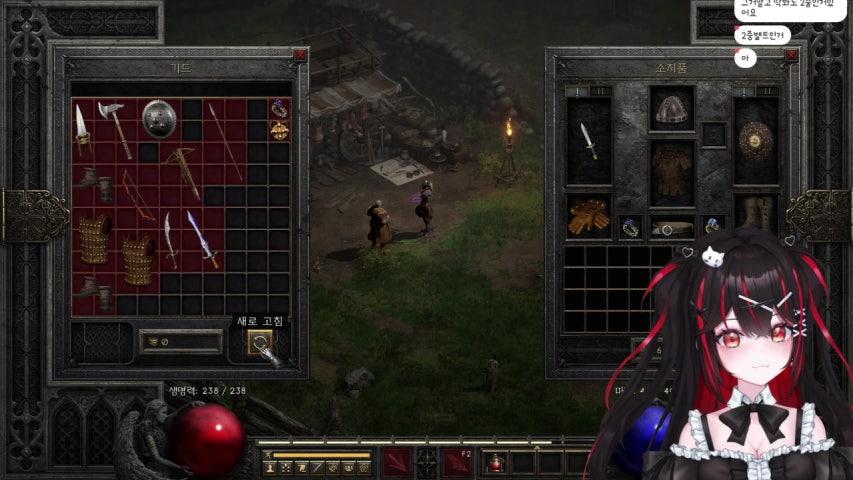Select the ring in the vendor grid
The width and height of the screenshot is (853, 480).
(x=279, y=108)
